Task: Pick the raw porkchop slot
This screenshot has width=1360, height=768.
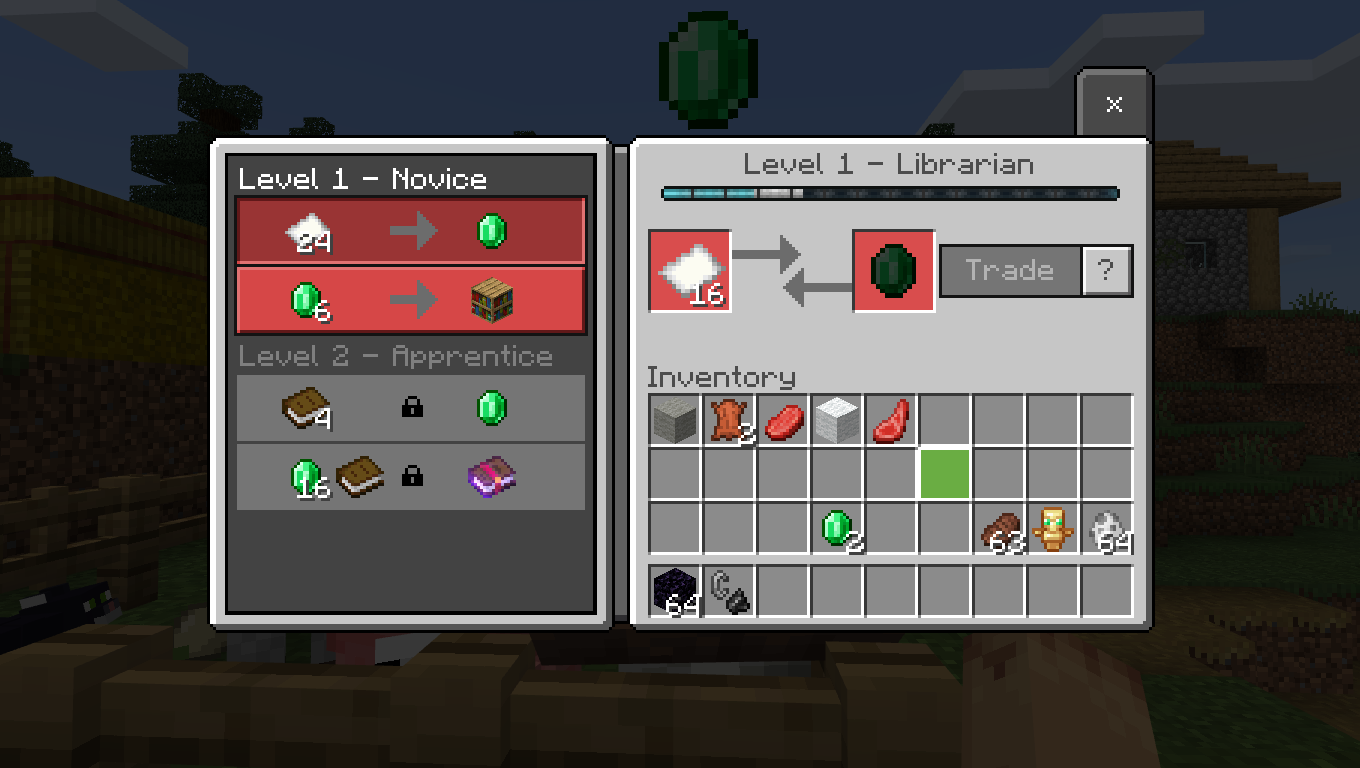Action: tap(891, 420)
